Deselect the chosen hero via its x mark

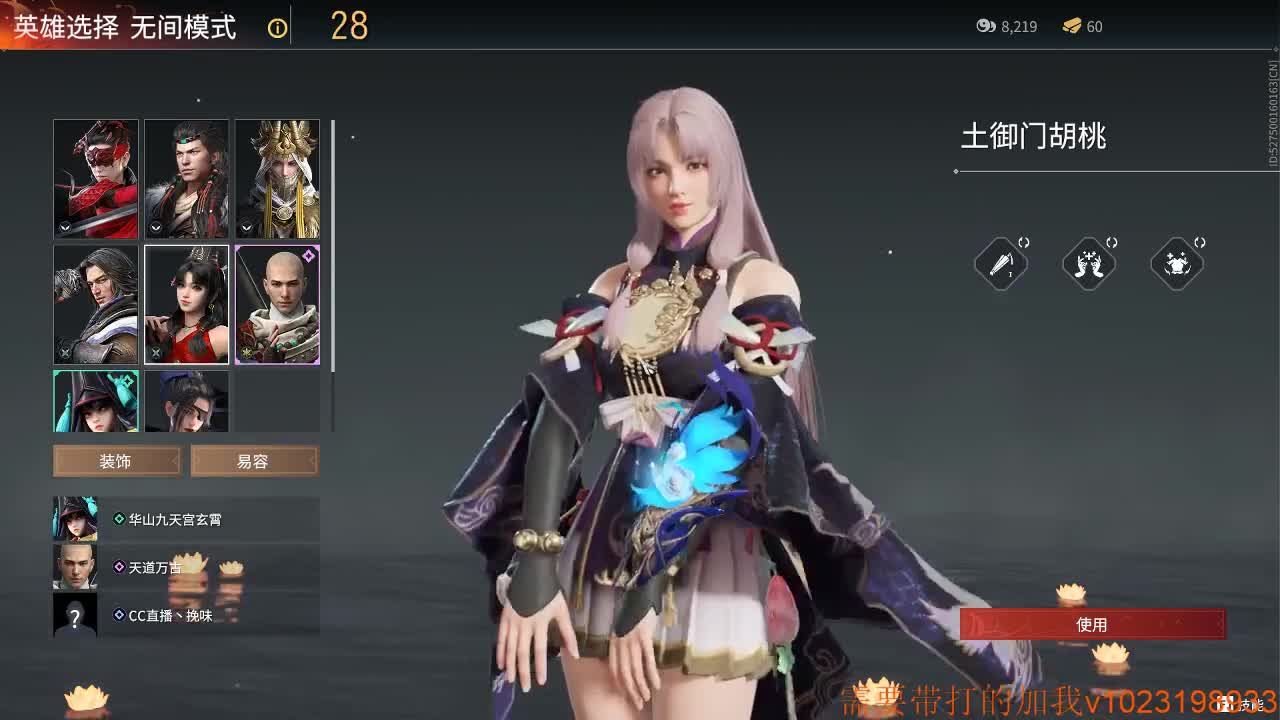157,353
